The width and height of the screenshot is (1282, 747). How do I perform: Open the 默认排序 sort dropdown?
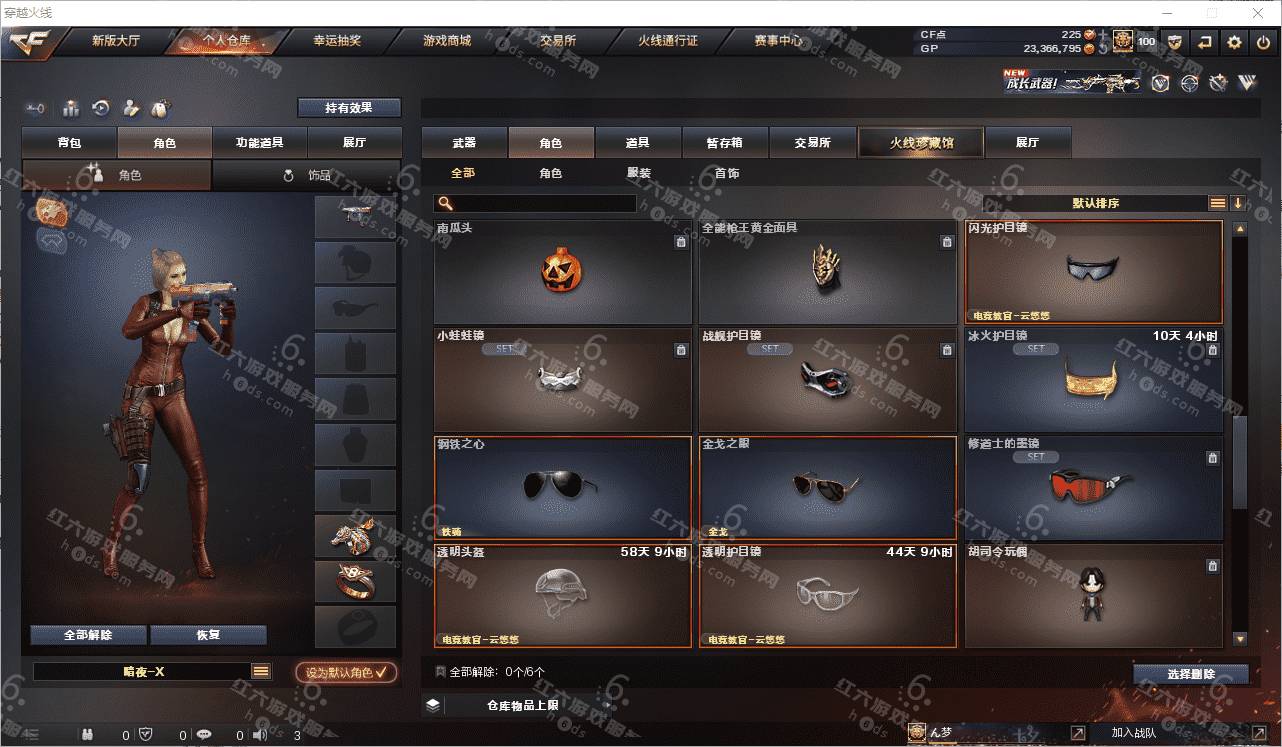coord(1095,203)
